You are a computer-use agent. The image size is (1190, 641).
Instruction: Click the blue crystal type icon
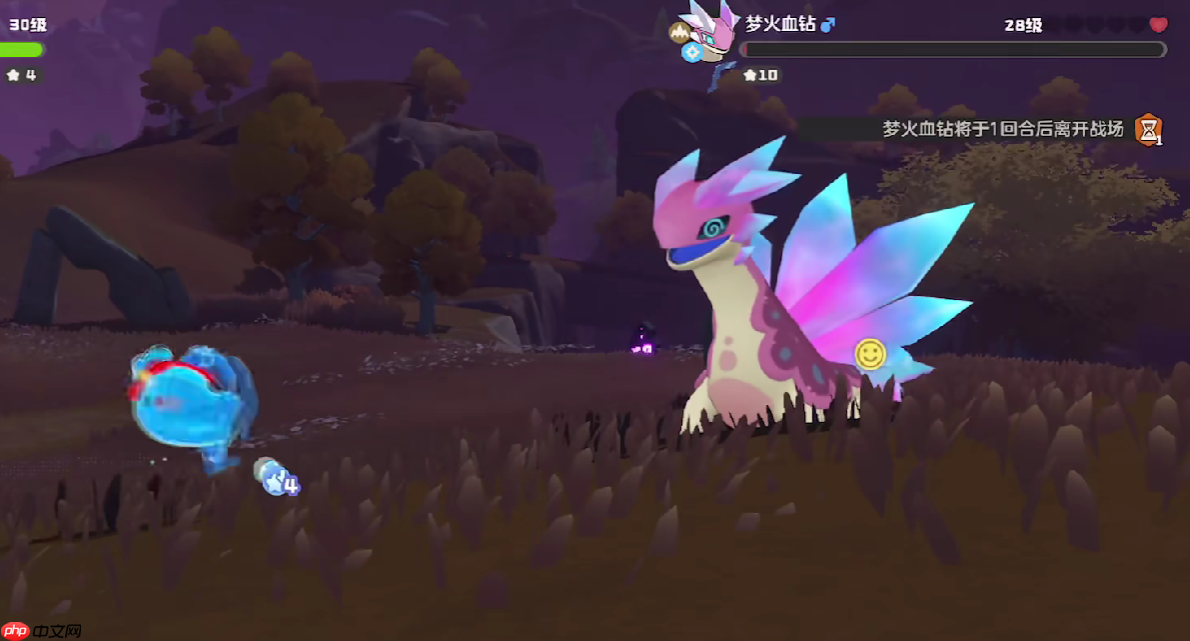tap(691, 53)
